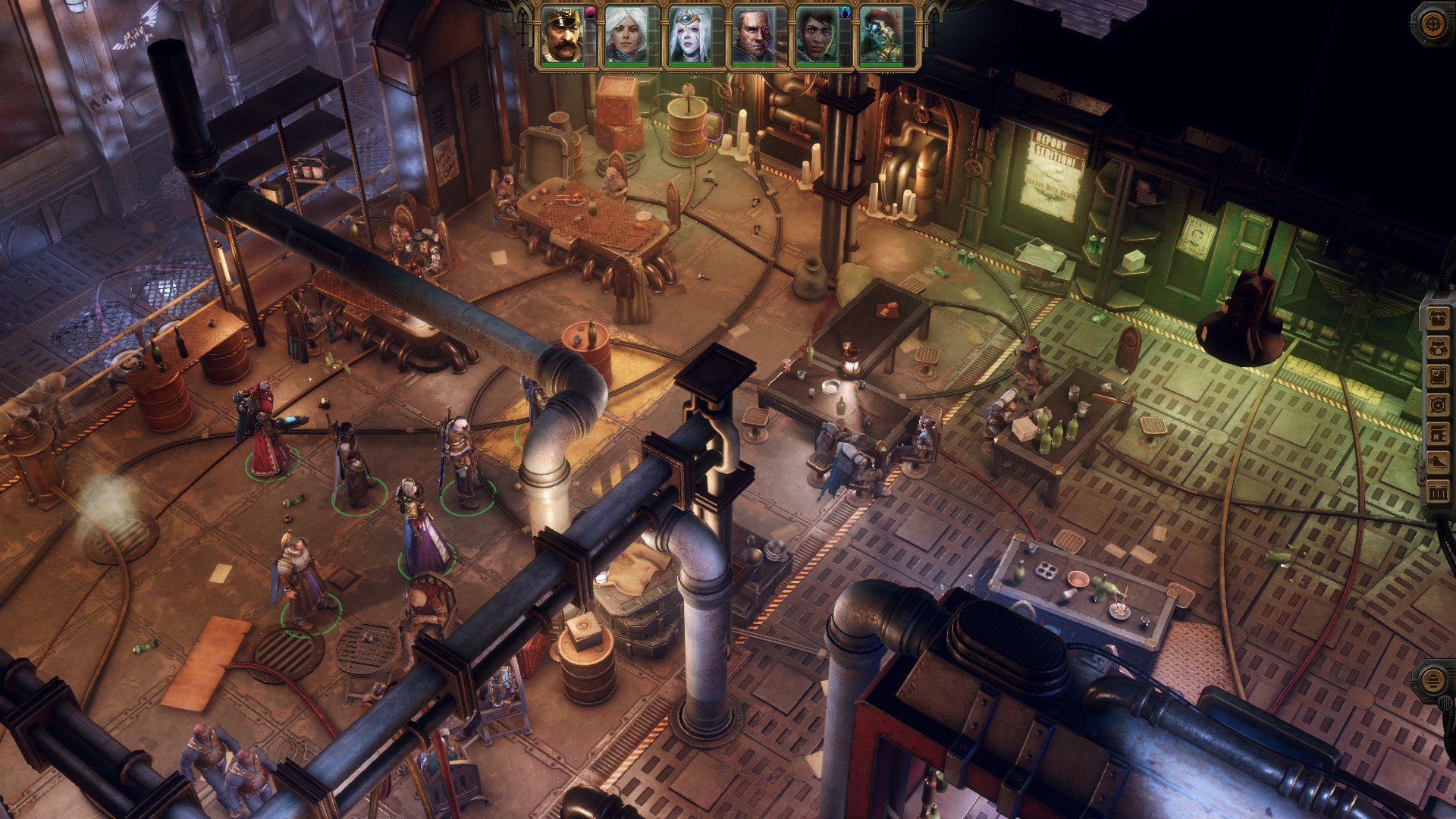Click the round button in lower right
This screenshot has width=1456, height=819.
[x=1432, y=679]
